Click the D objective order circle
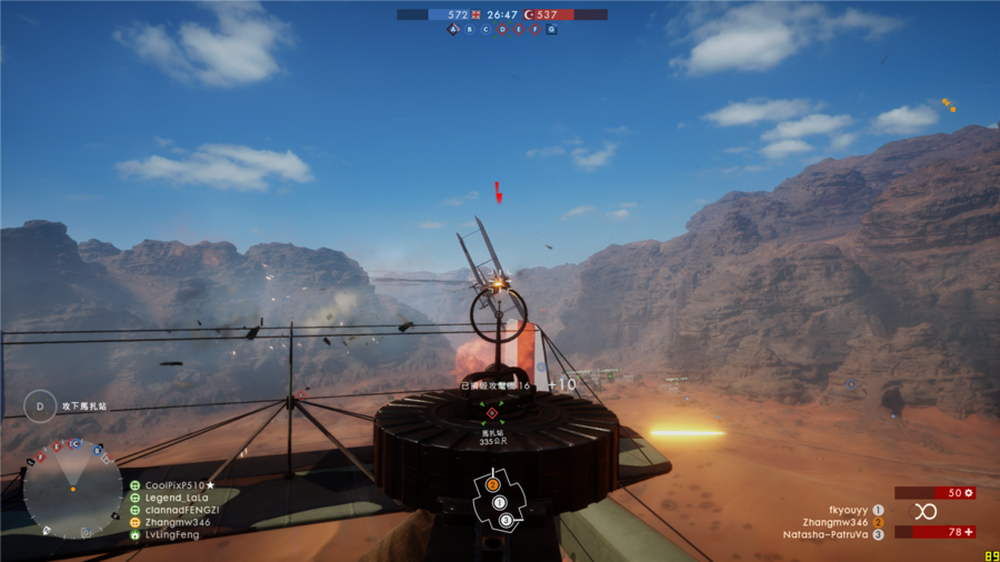Viewport: 1000px width, 562px height. [x=40, y=406]
